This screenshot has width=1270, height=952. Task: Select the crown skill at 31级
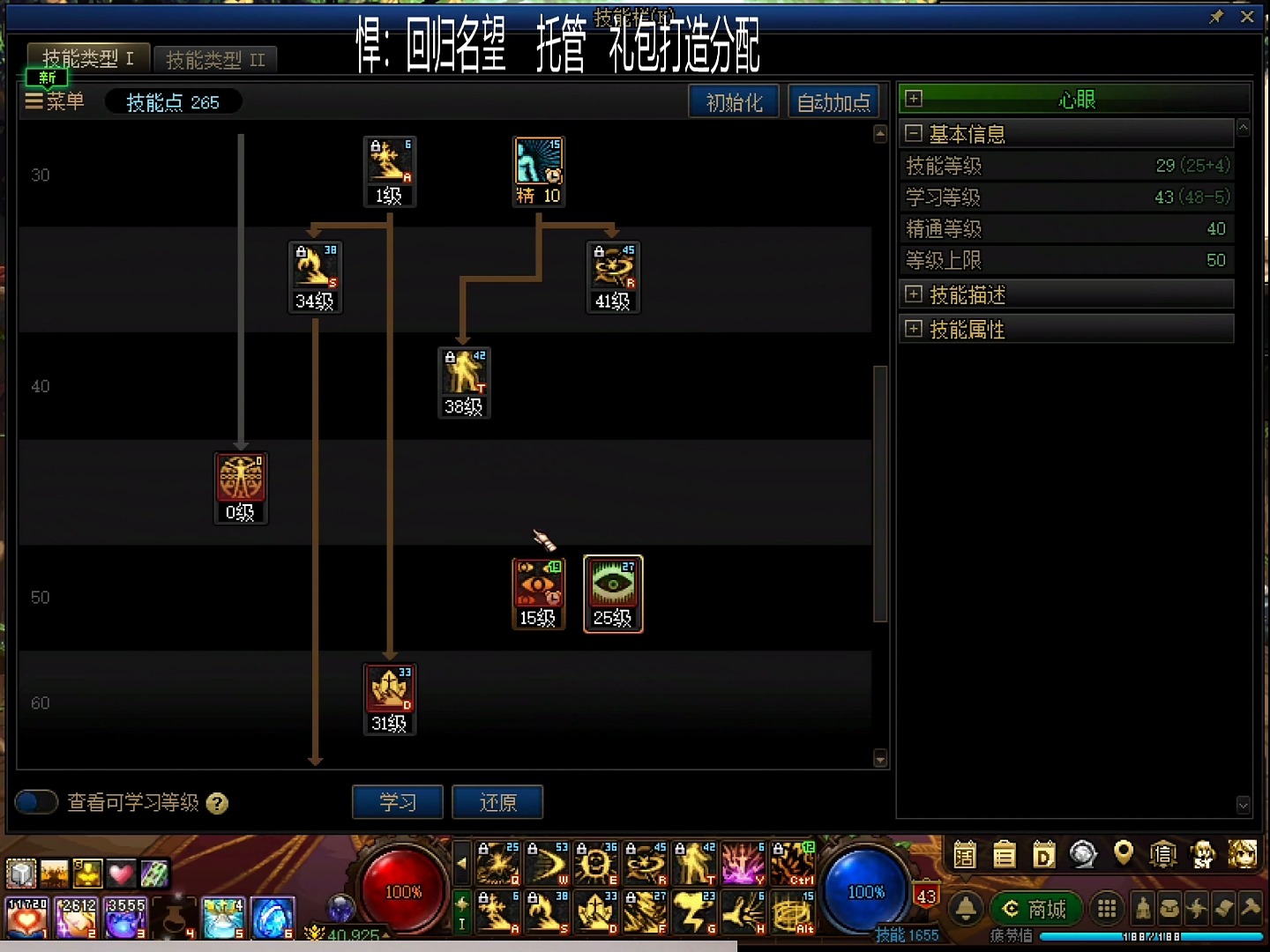390,690
